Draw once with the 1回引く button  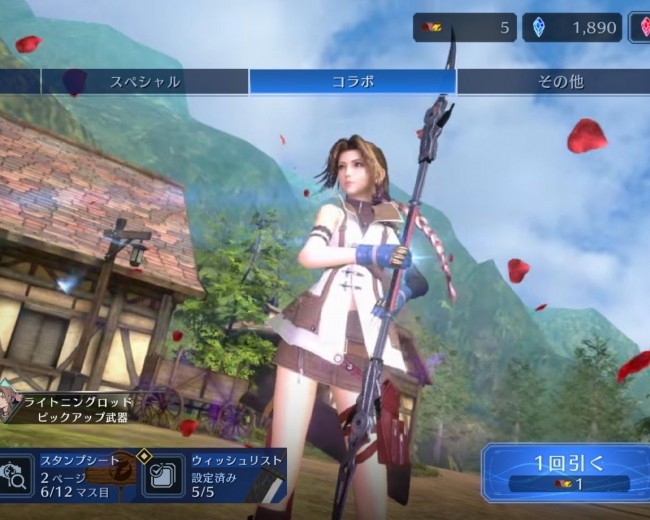(564, 473)
